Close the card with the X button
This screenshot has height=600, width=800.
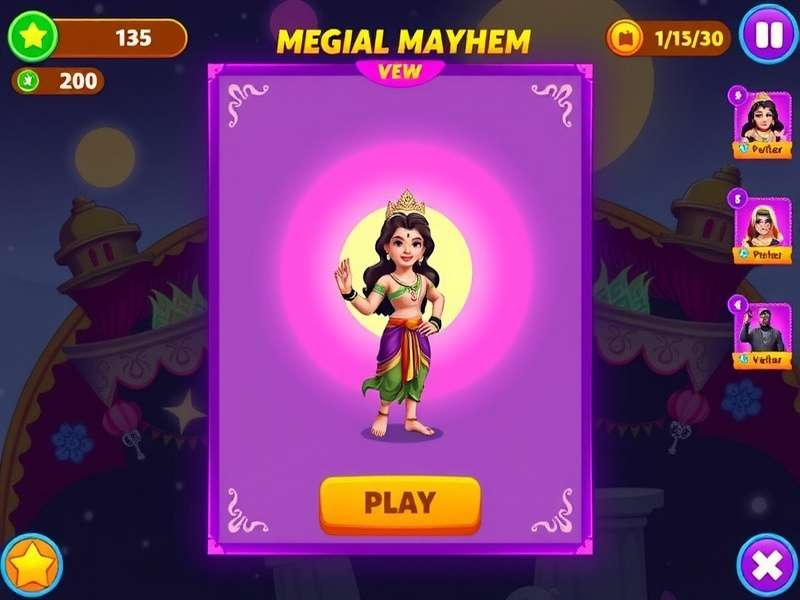(767, 567)
